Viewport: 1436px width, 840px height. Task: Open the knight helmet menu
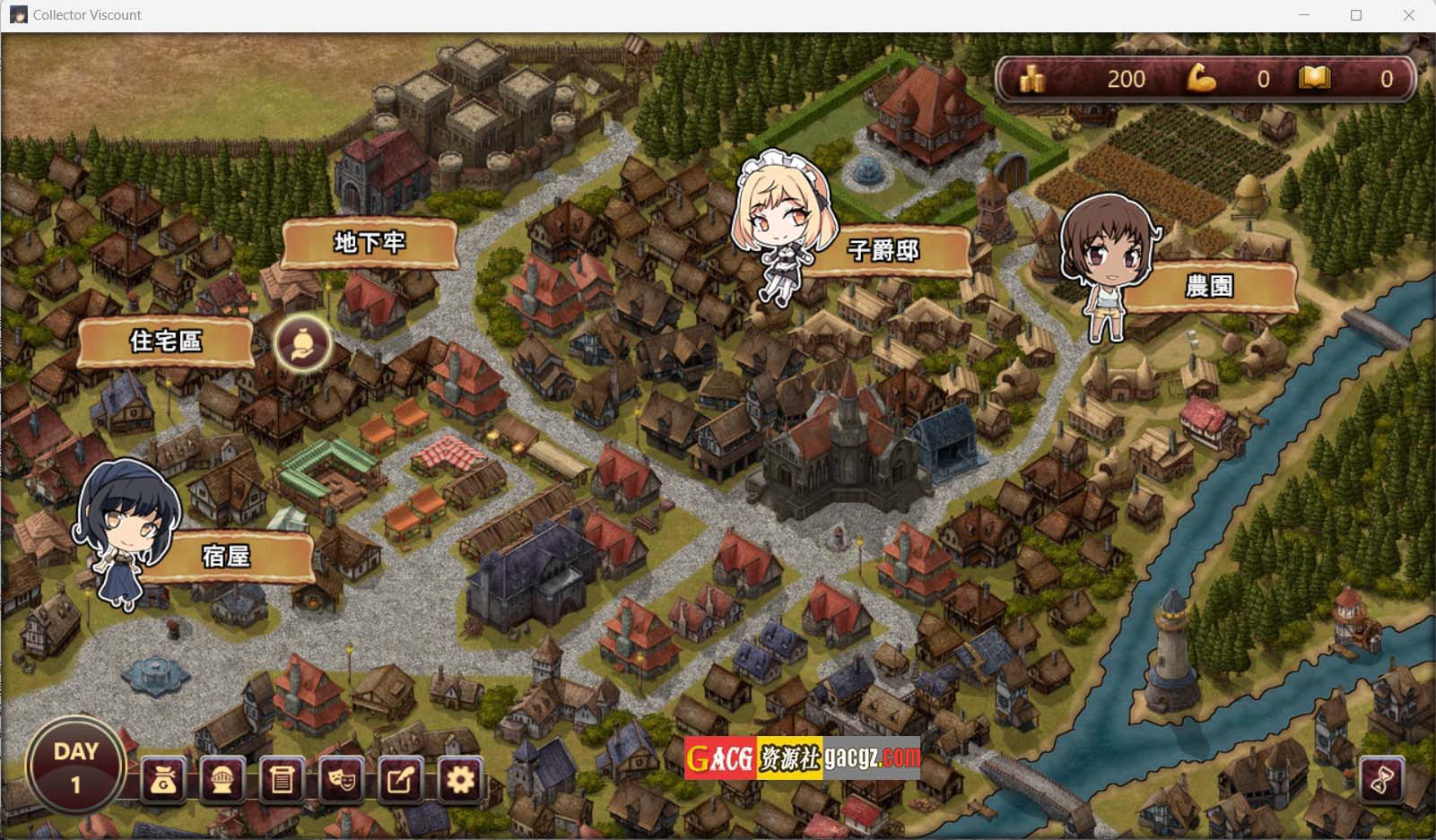pyautogui.click(x=222, y=780)
